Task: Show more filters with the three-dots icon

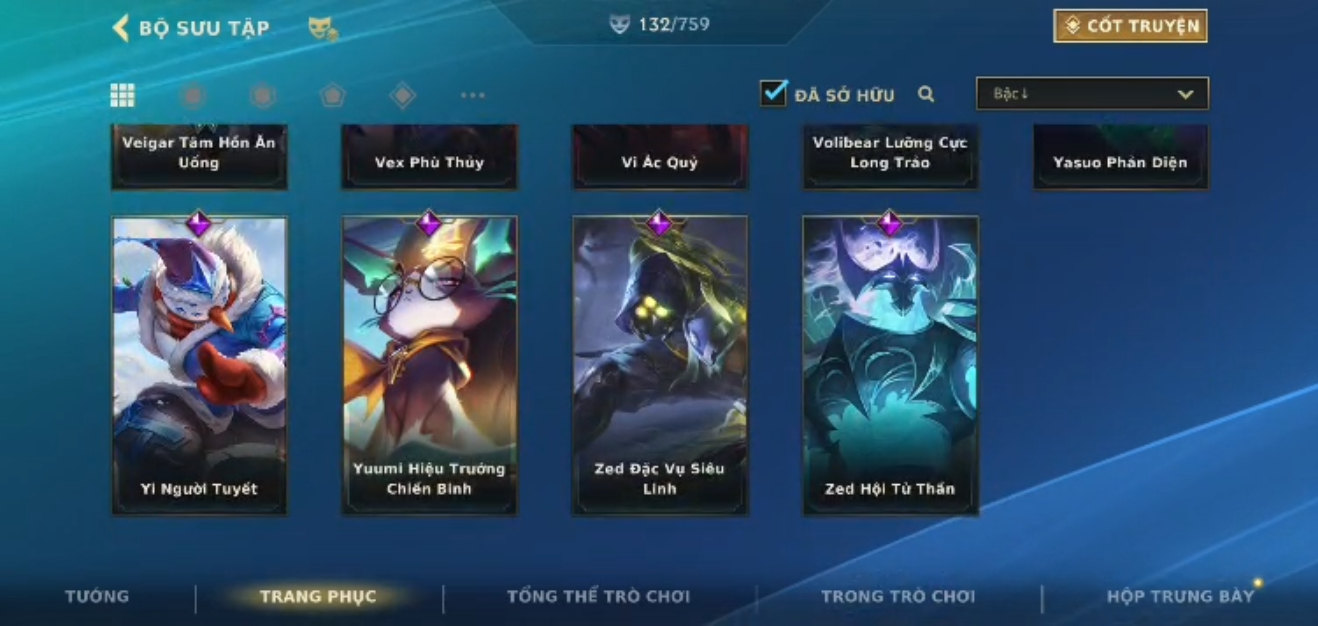Action: [472, 95]
